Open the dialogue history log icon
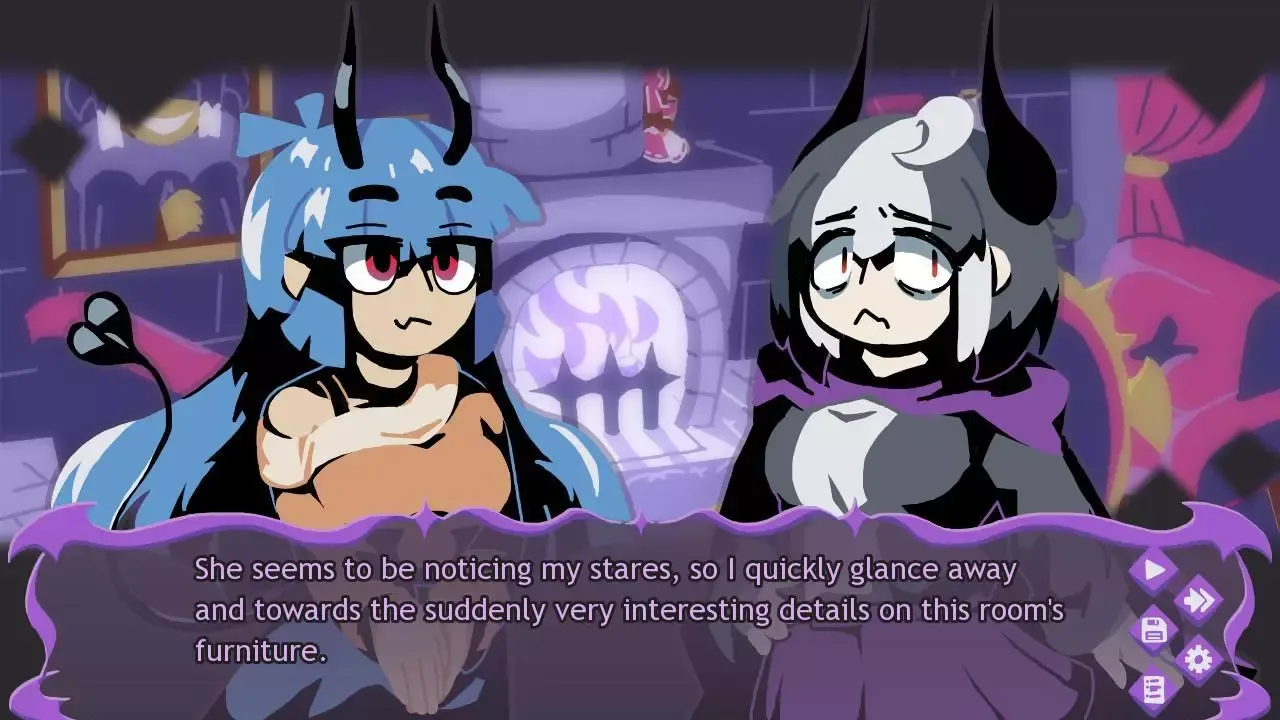Viewport: 1280px width, 720px height. coord(1154,689)
